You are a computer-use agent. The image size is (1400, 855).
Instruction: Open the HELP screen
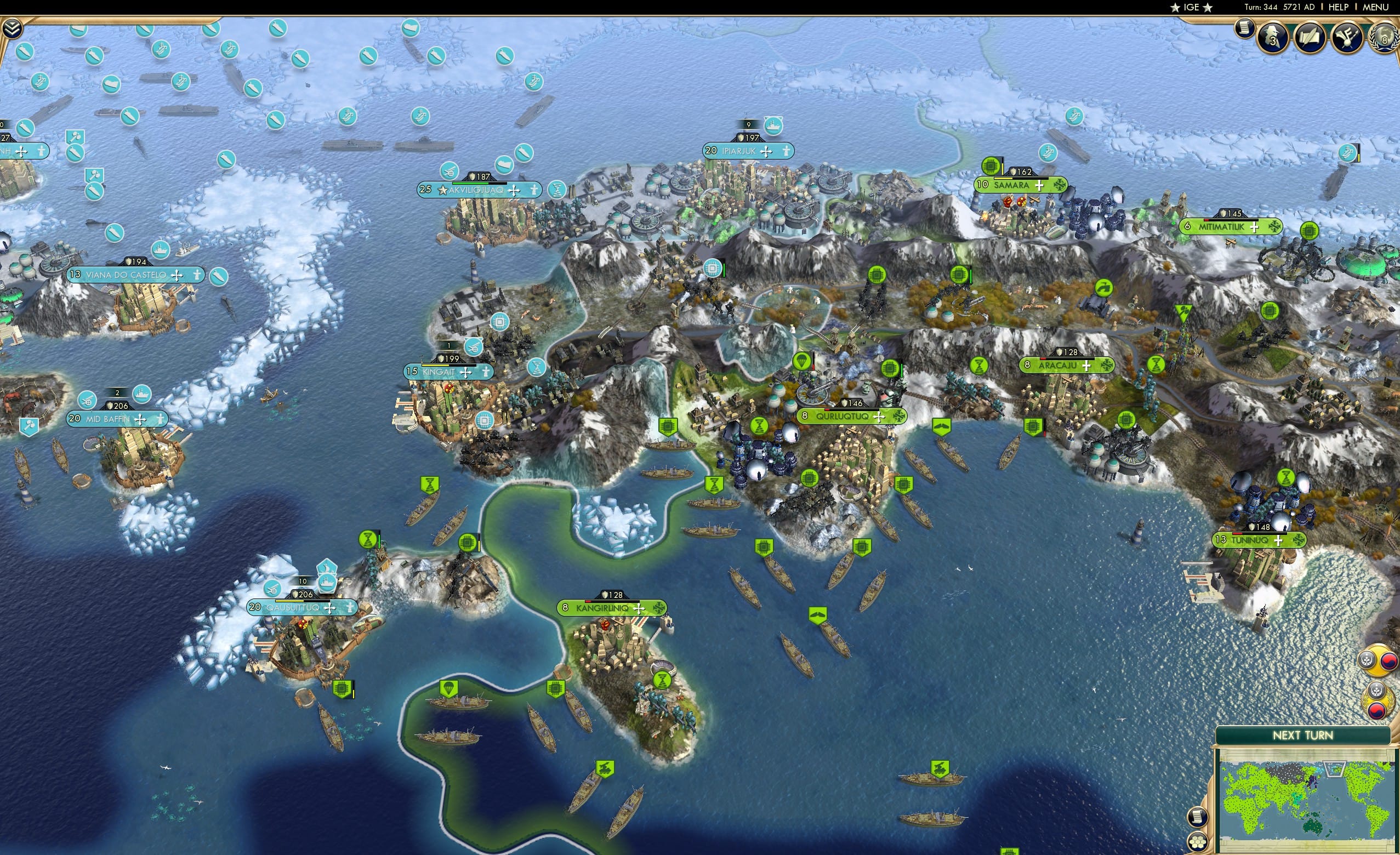1338,7
